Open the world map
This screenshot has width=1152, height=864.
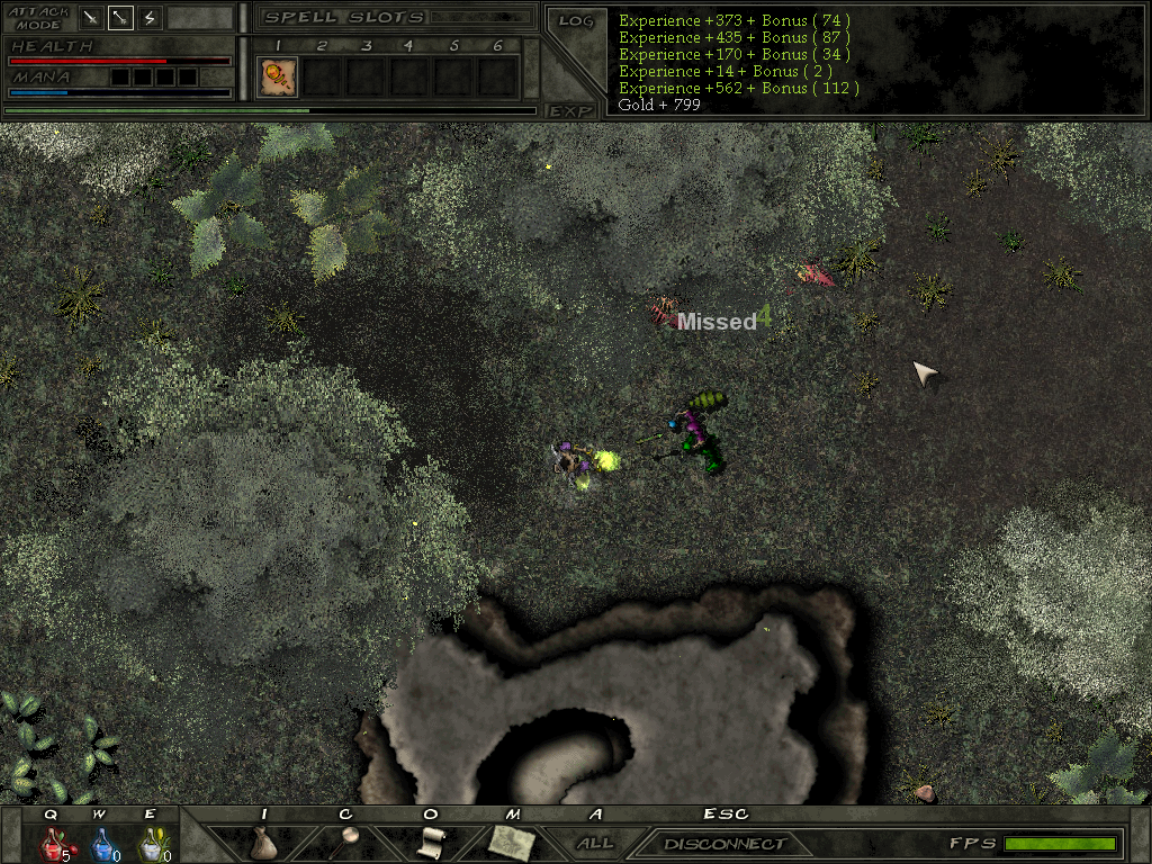(513, 842)
